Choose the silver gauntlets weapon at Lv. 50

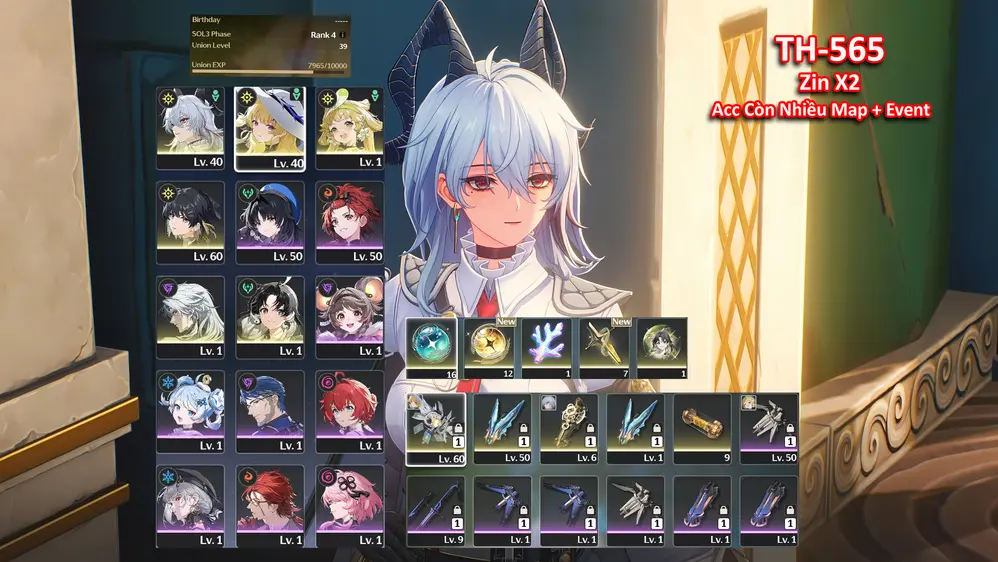tap(769, 429)
